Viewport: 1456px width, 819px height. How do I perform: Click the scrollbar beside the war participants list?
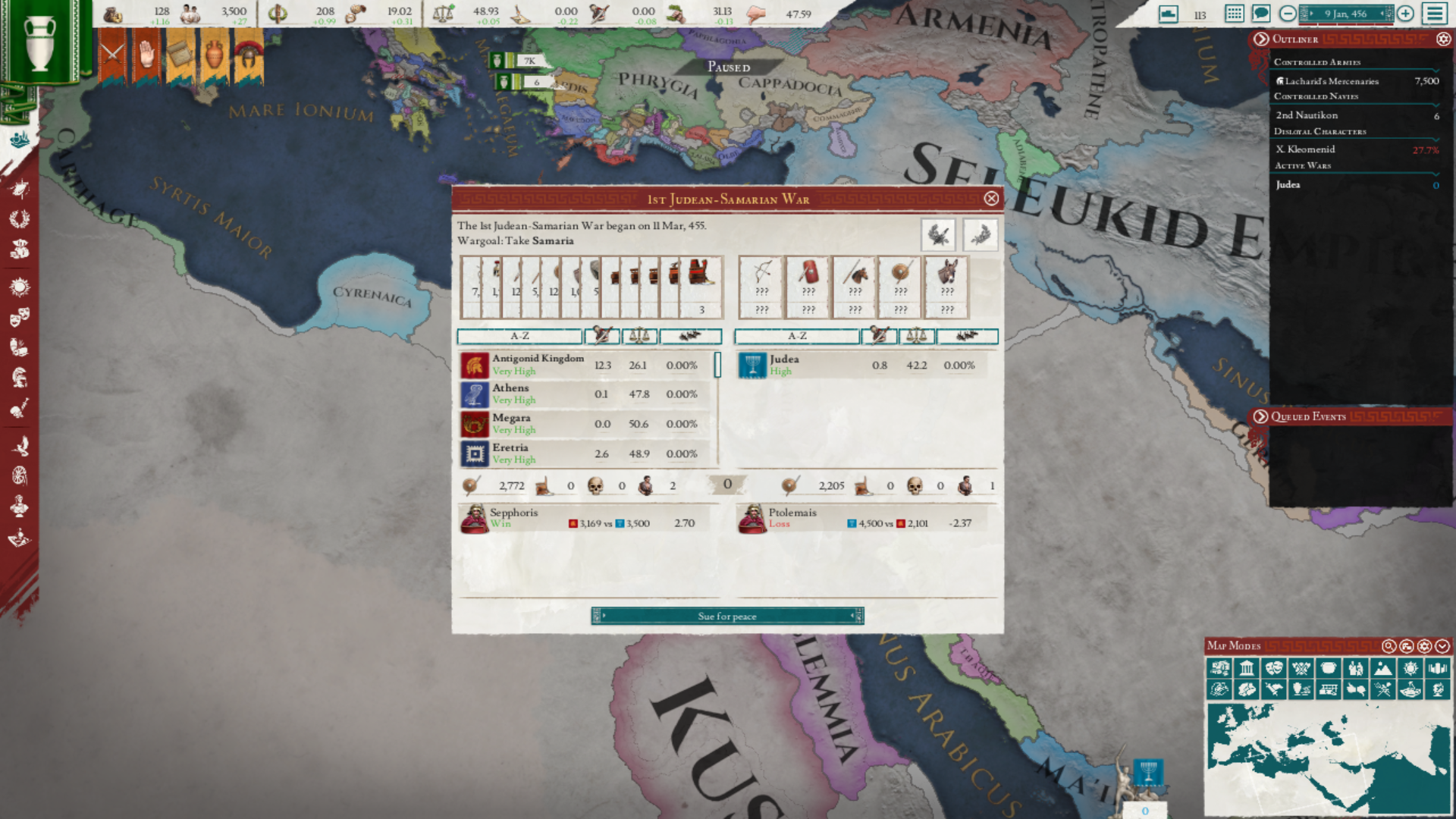717,365
